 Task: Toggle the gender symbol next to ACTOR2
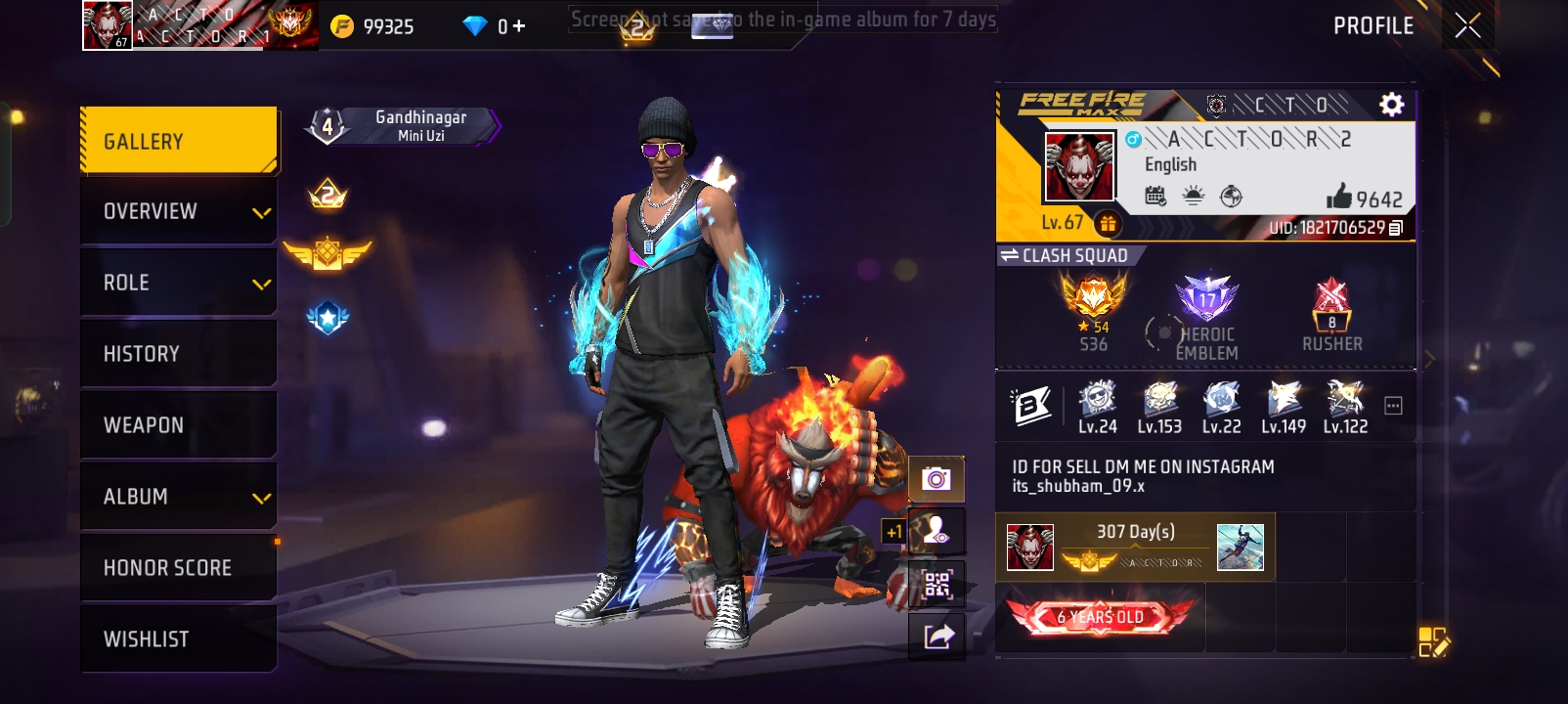click(1131, 142)
